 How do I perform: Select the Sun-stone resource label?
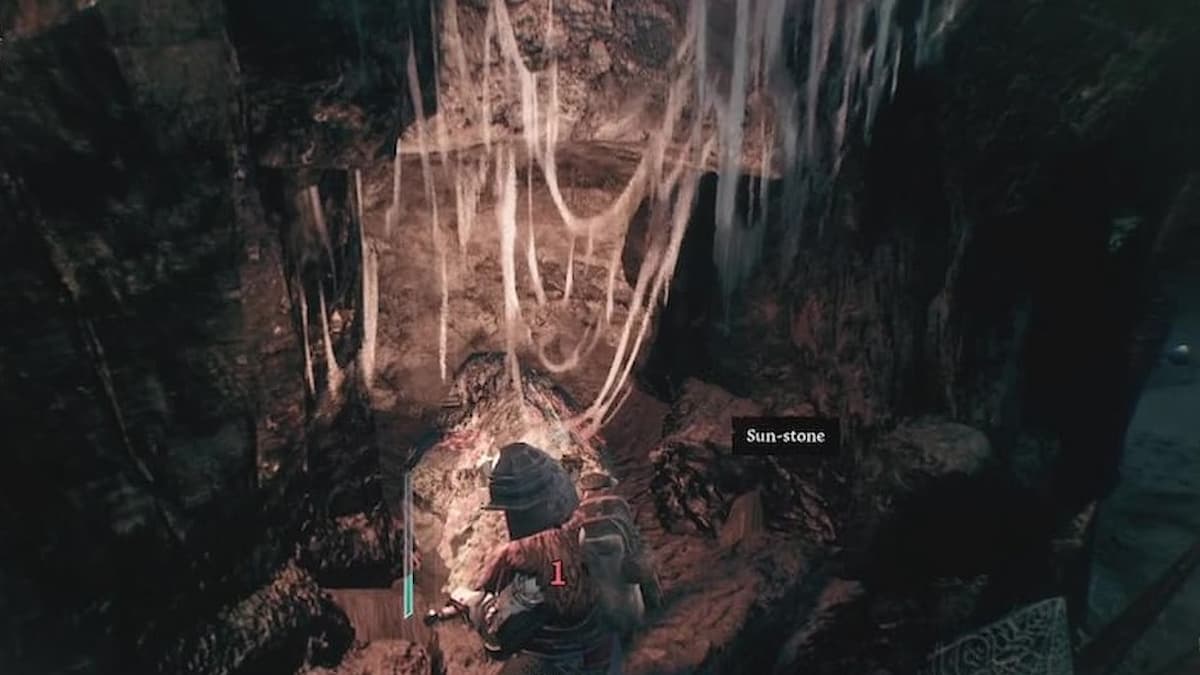785,436
